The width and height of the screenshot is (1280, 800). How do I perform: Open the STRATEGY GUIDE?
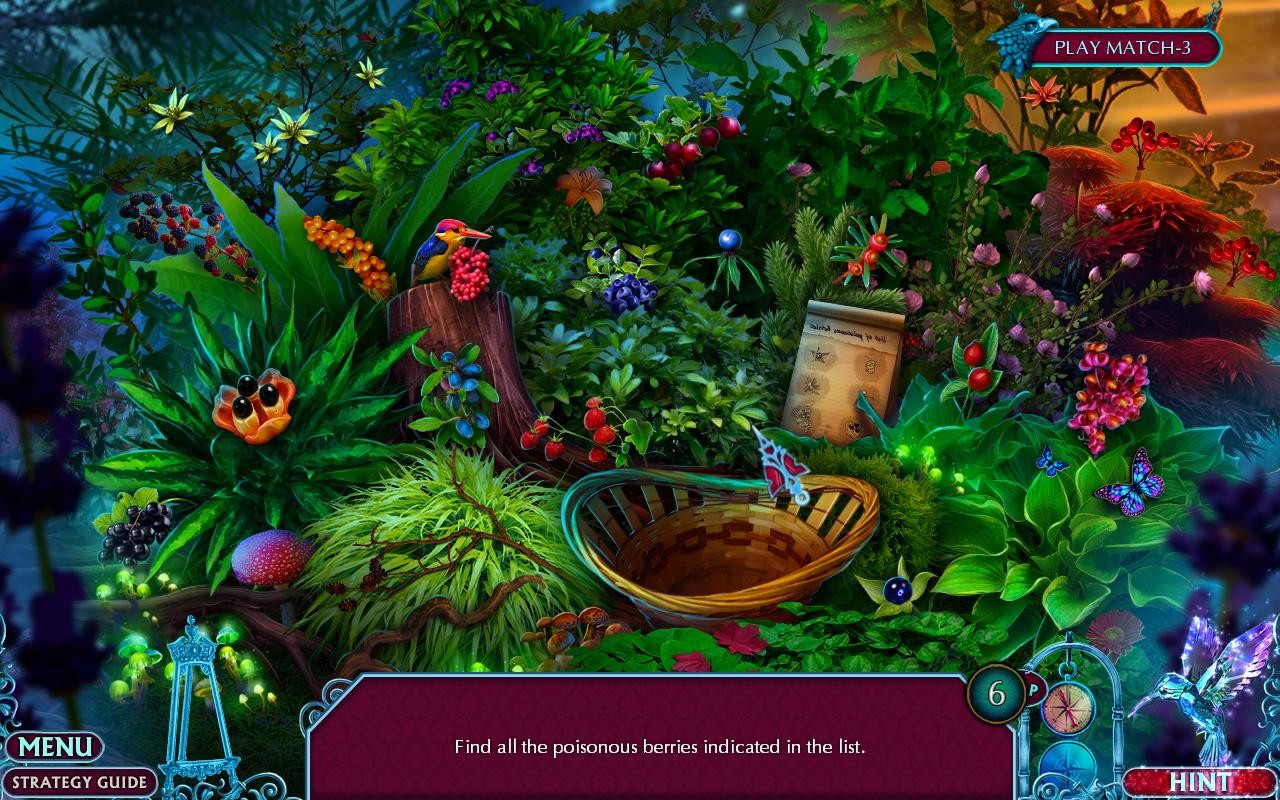coord(80,781)
